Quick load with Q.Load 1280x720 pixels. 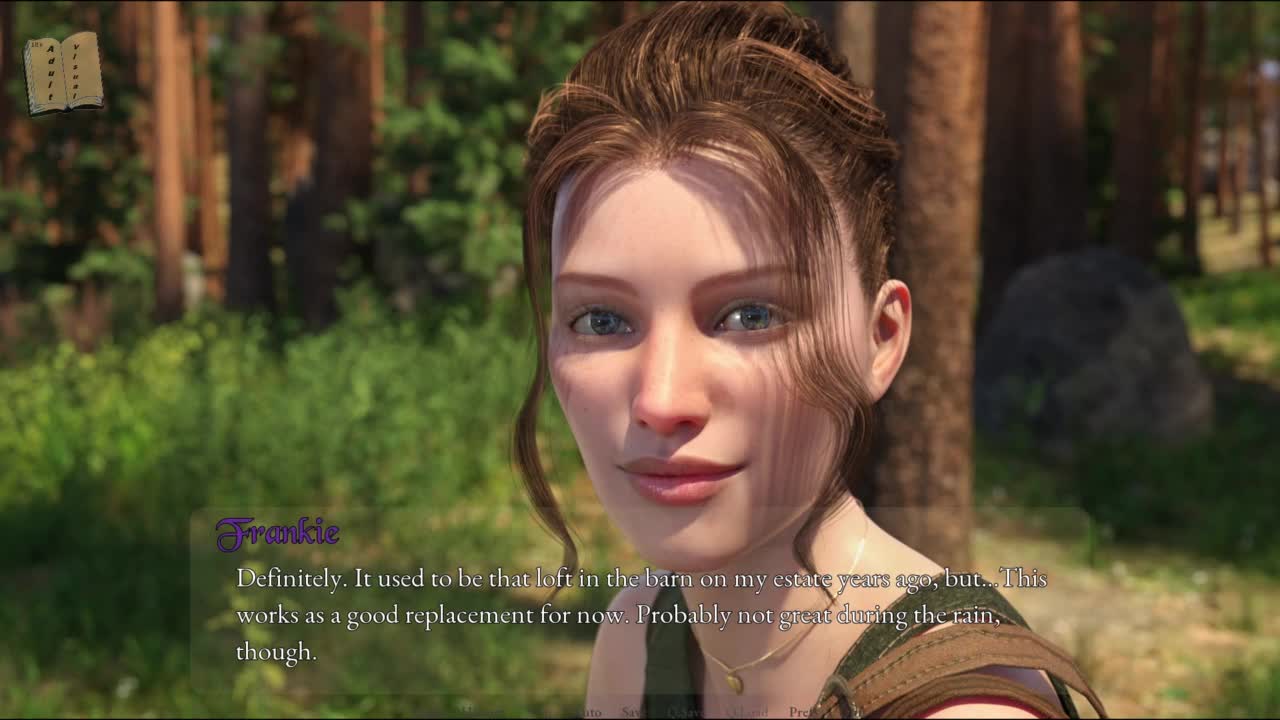pyautogui.click(x=746, y=712)
